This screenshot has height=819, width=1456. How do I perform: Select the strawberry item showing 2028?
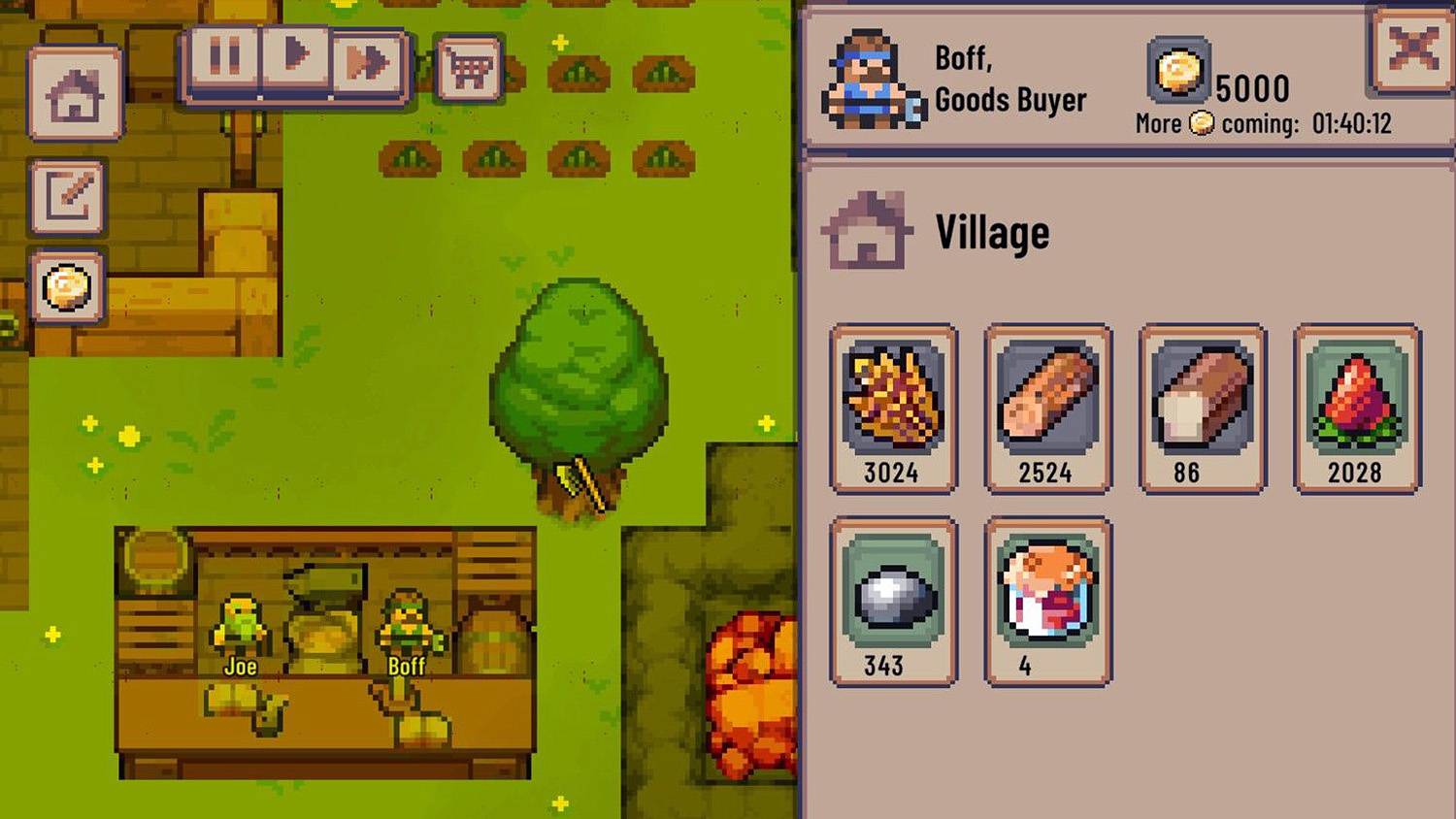1356,398
